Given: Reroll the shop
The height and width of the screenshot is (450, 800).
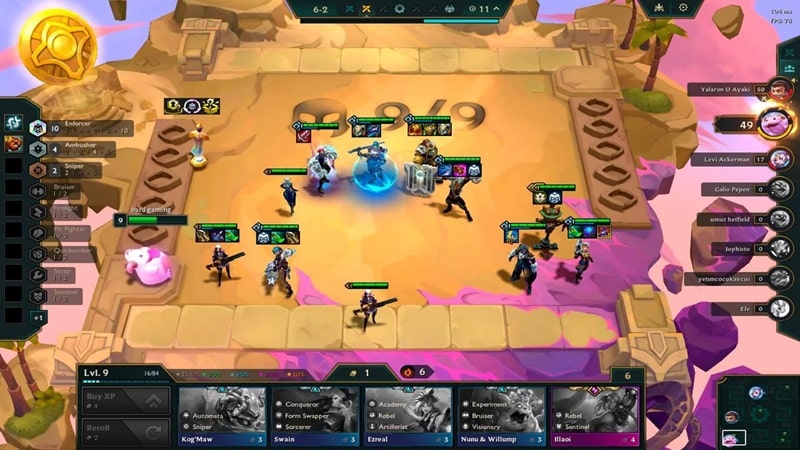Looking at the screenshot, I should (124, 433).
